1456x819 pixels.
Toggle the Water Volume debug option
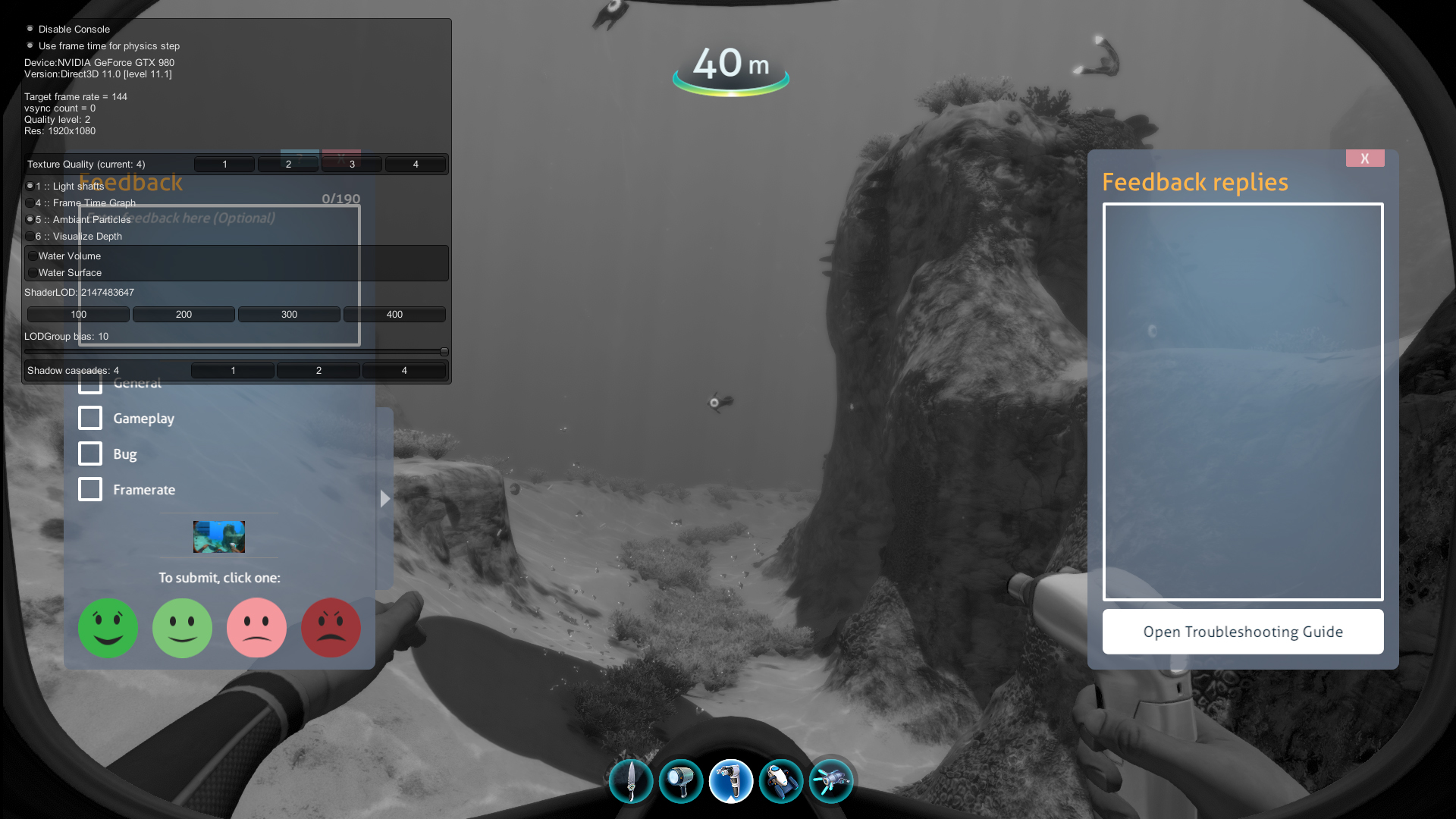pyautogui.click(x=33, y=256)
